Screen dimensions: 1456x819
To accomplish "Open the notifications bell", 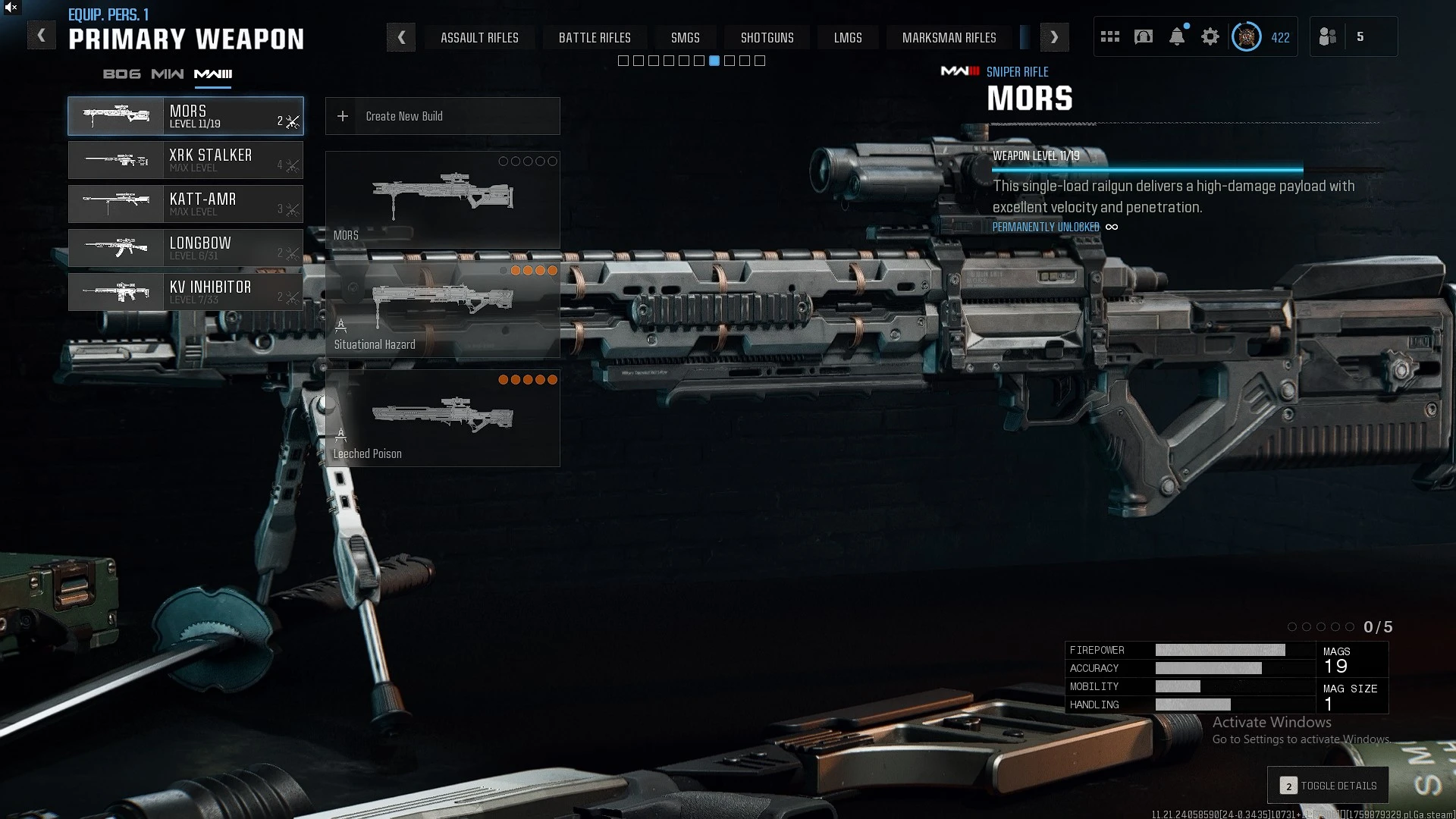I will [1176, 36].
